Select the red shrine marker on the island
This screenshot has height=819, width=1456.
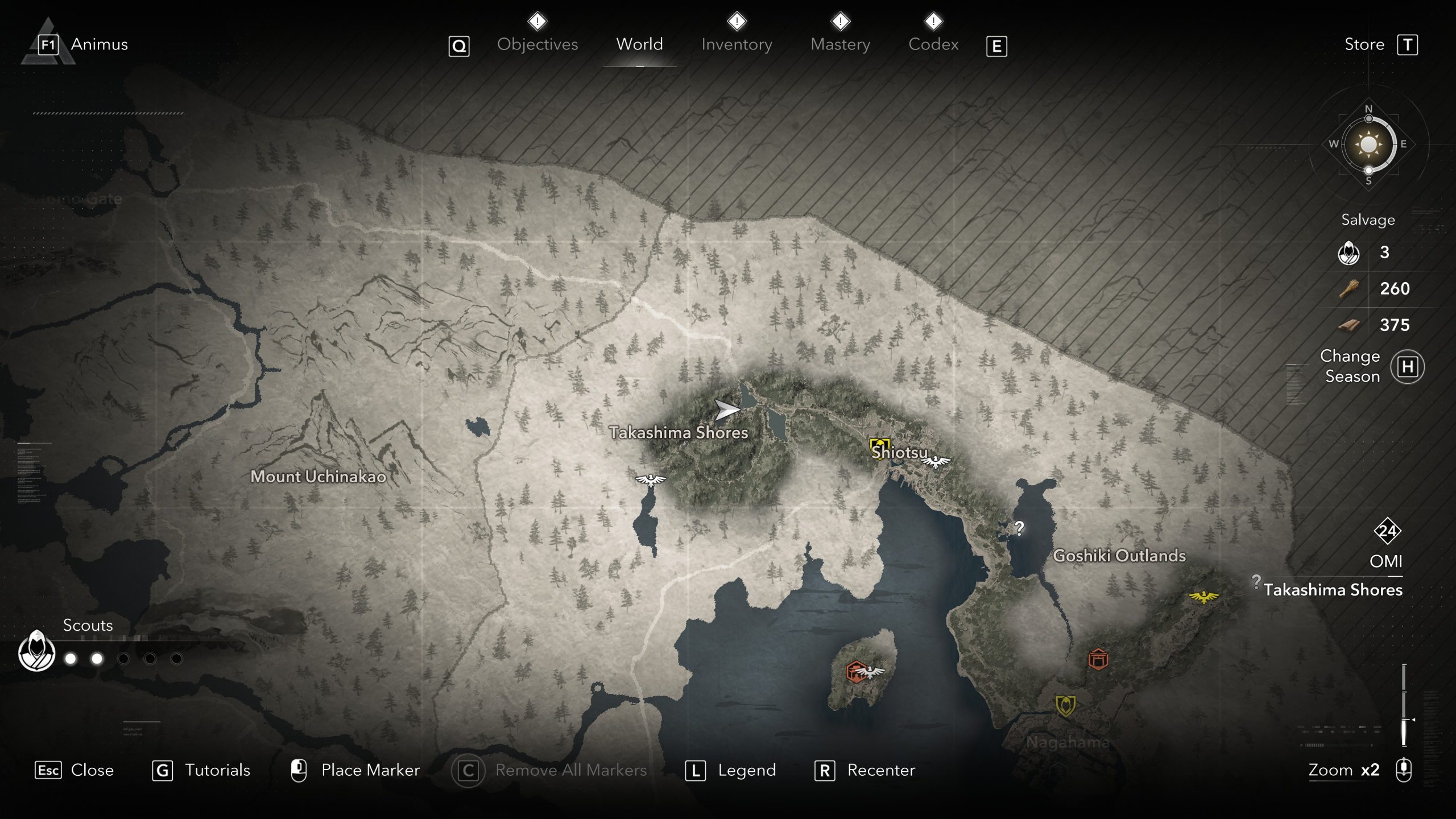tap(855, 671)
